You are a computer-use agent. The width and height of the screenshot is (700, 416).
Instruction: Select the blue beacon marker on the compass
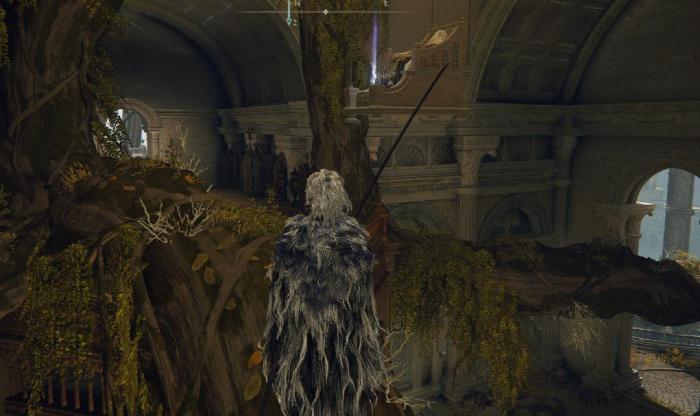pos(289,14)
